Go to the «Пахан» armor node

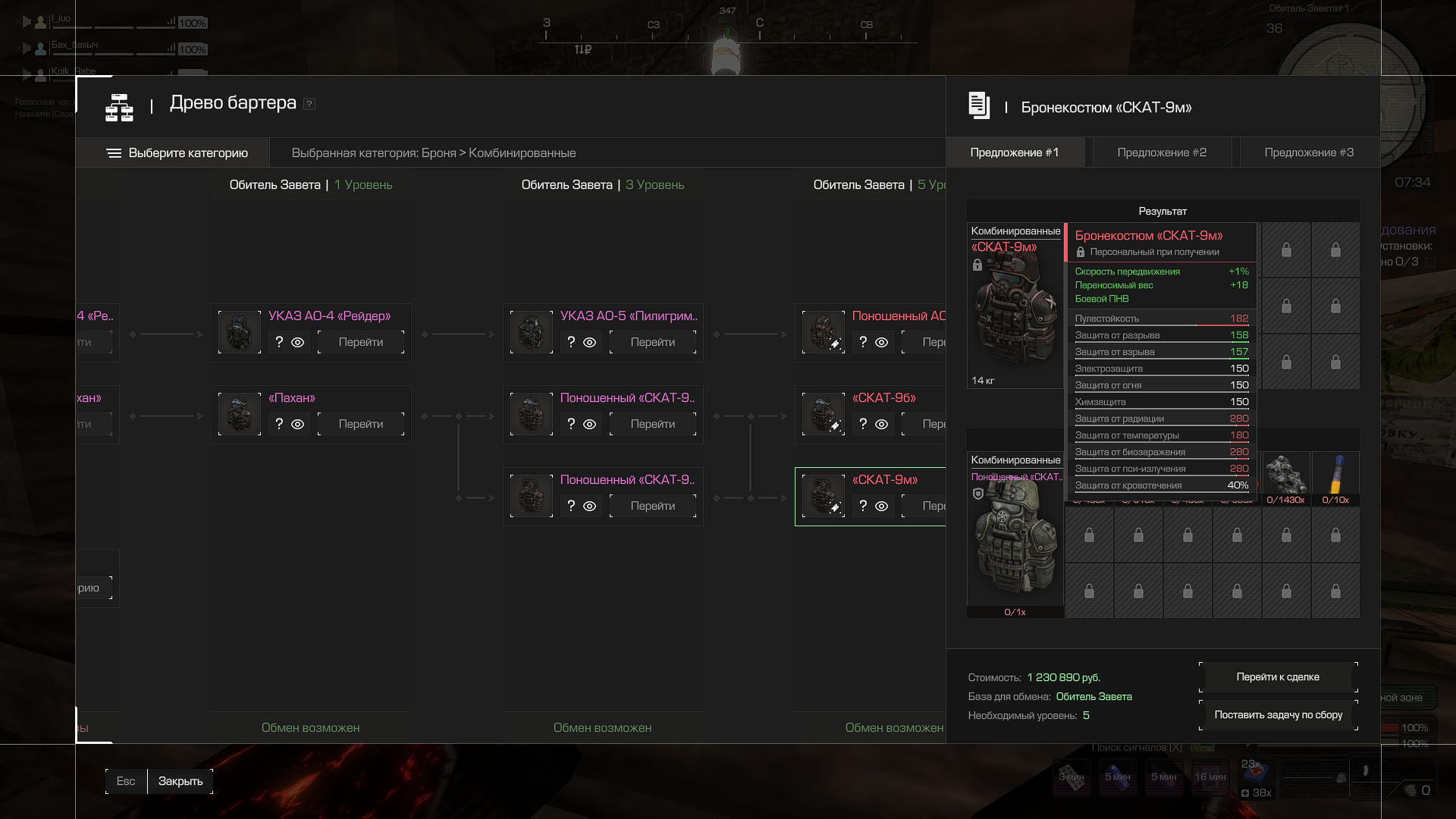pyautogui.click(x=361, y=425)
